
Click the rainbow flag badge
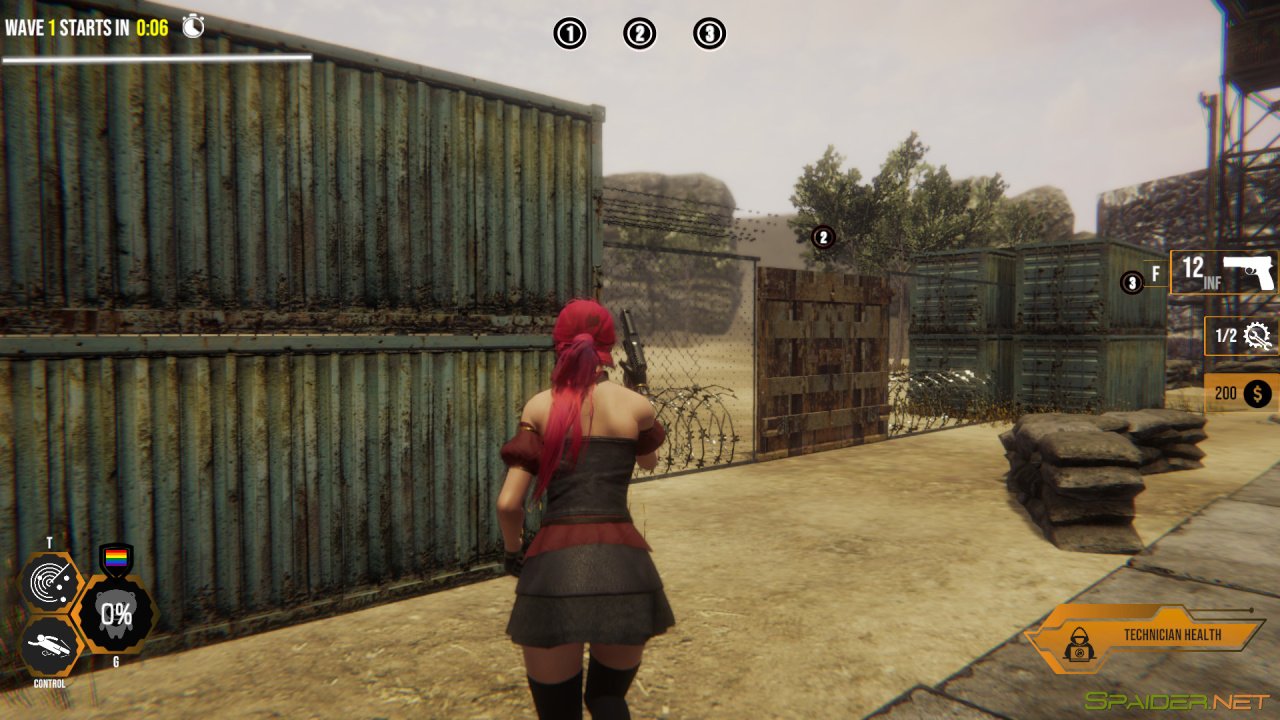point(116,557)
